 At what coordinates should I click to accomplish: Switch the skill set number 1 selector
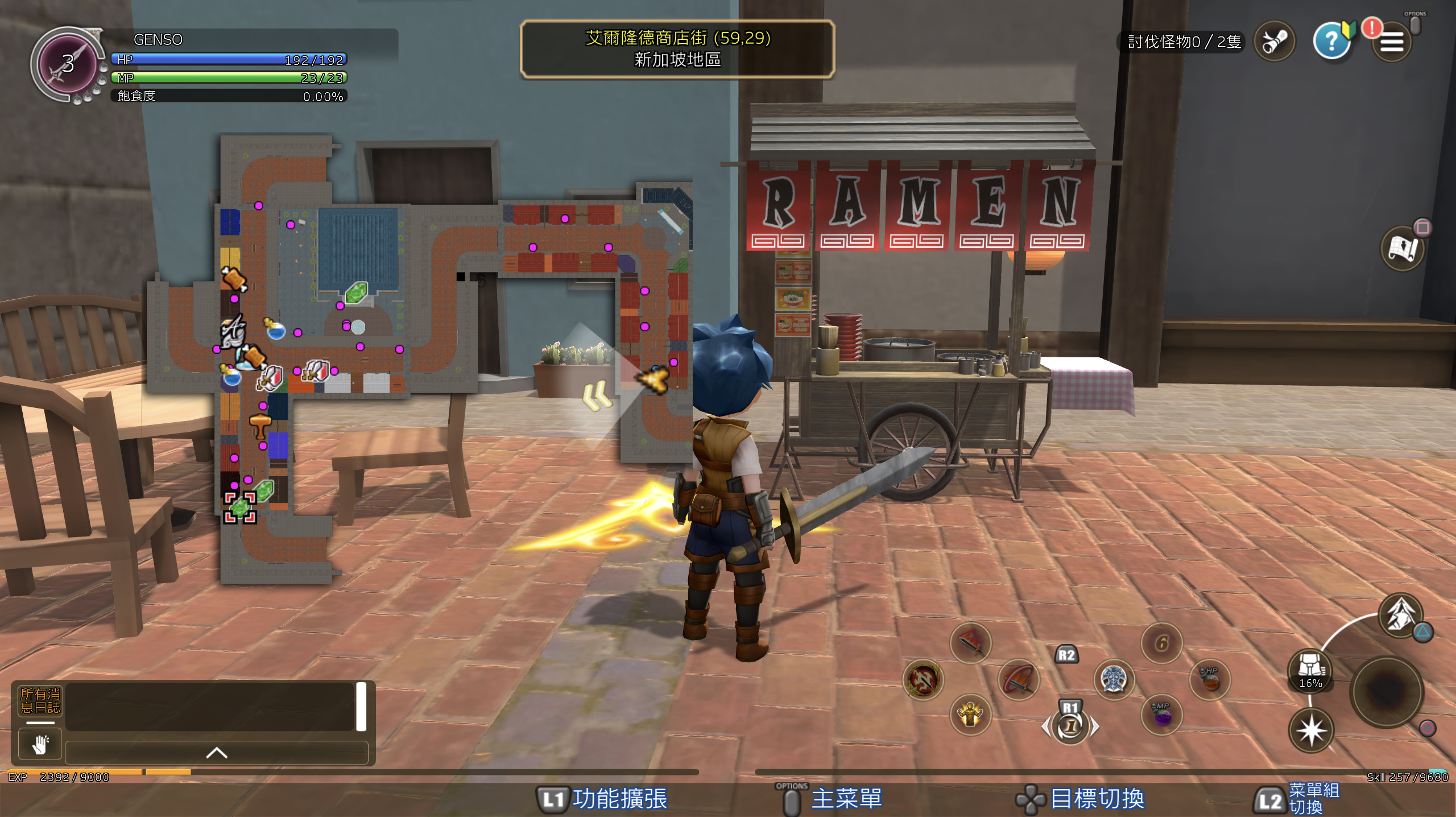1070,727
